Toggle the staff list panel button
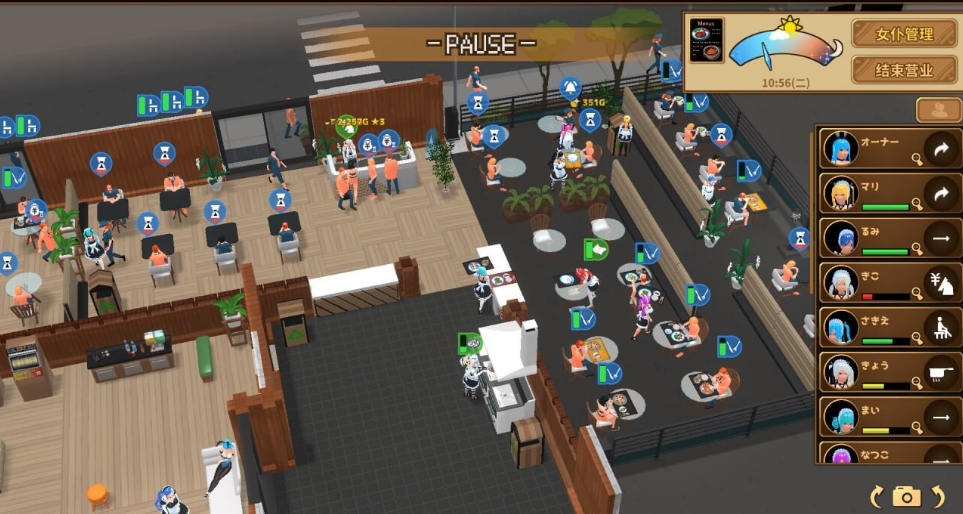The width and height of the screenshot is (963, 514). 938,110
